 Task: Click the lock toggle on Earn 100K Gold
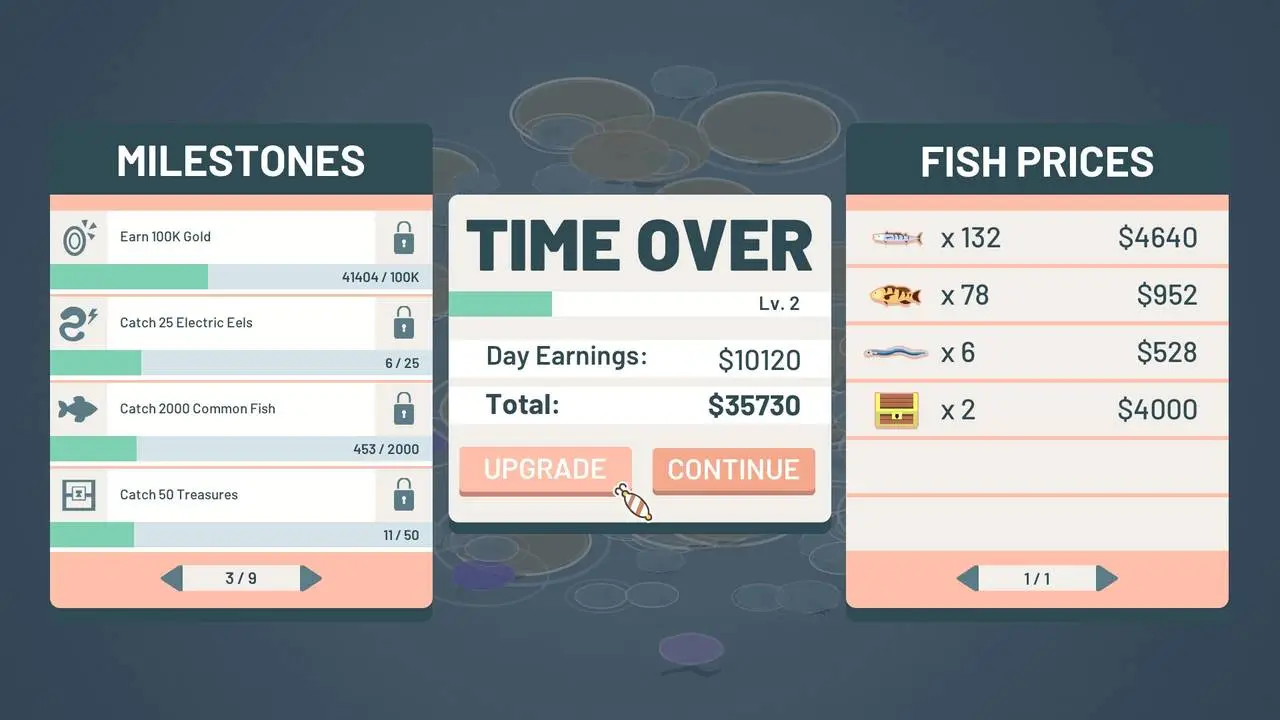[403, 237]
